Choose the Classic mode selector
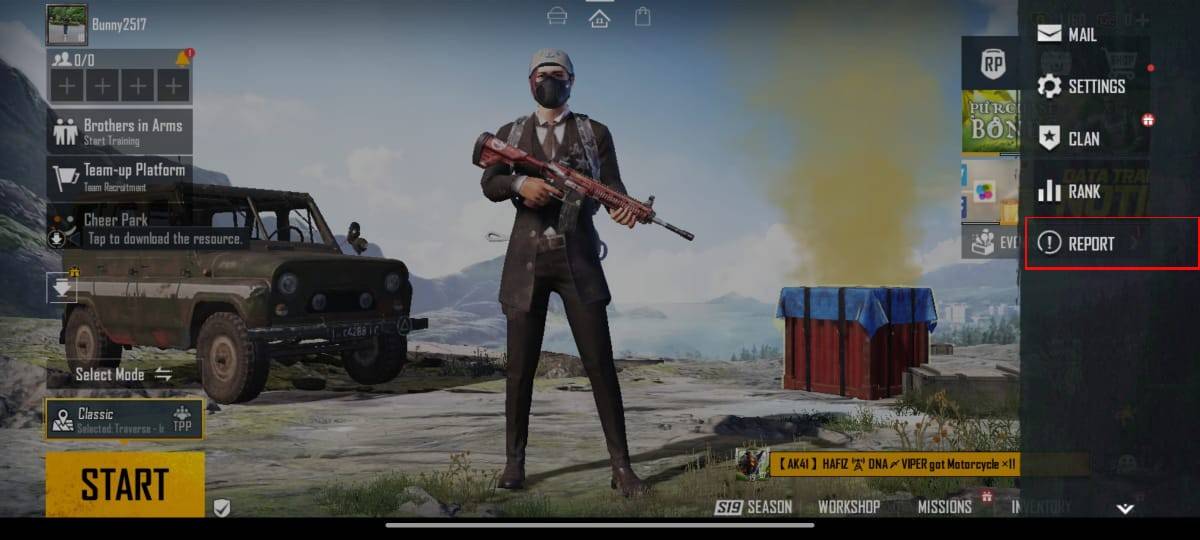The image size is (1200, 540). click(x=125, y=420)
